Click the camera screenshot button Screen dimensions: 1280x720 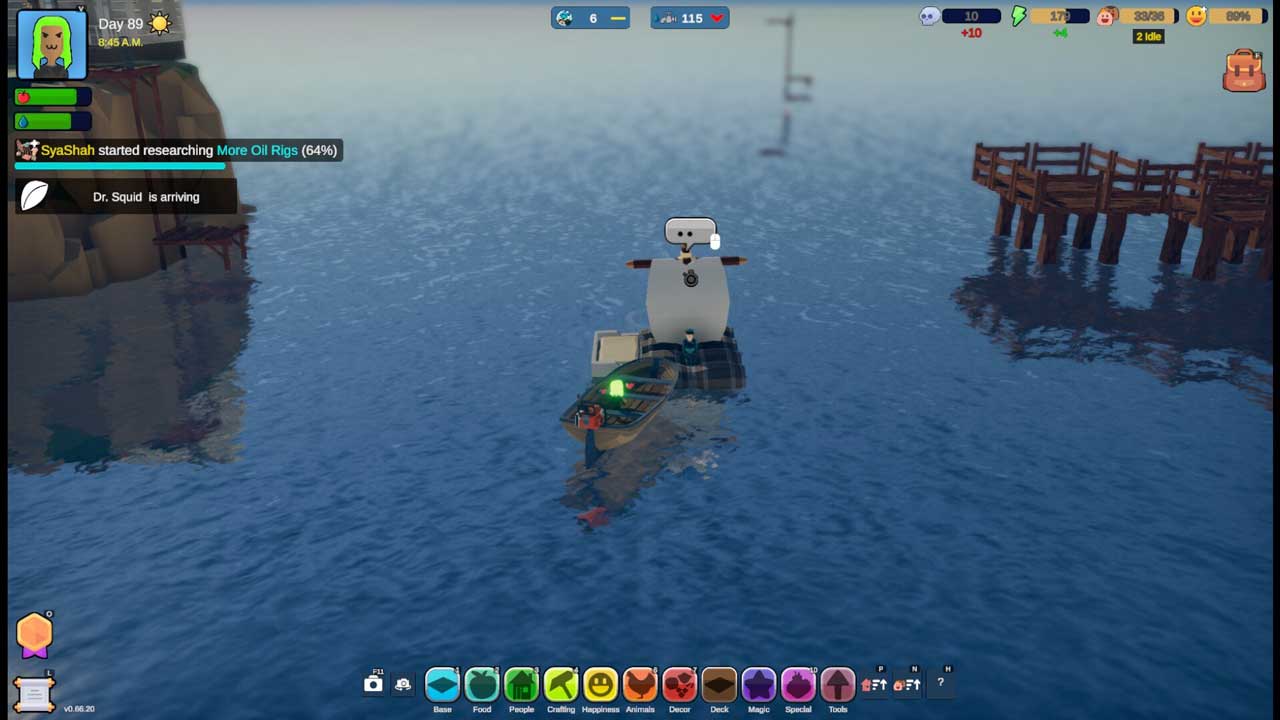373,684
